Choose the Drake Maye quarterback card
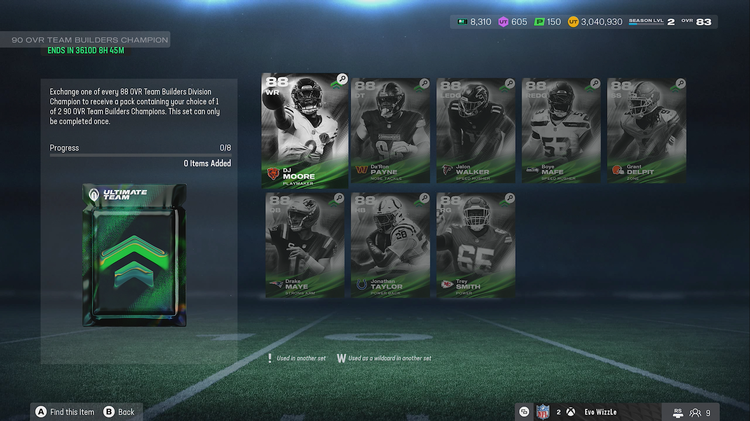This screenshot has height=421, width=750. pos(304,245)
